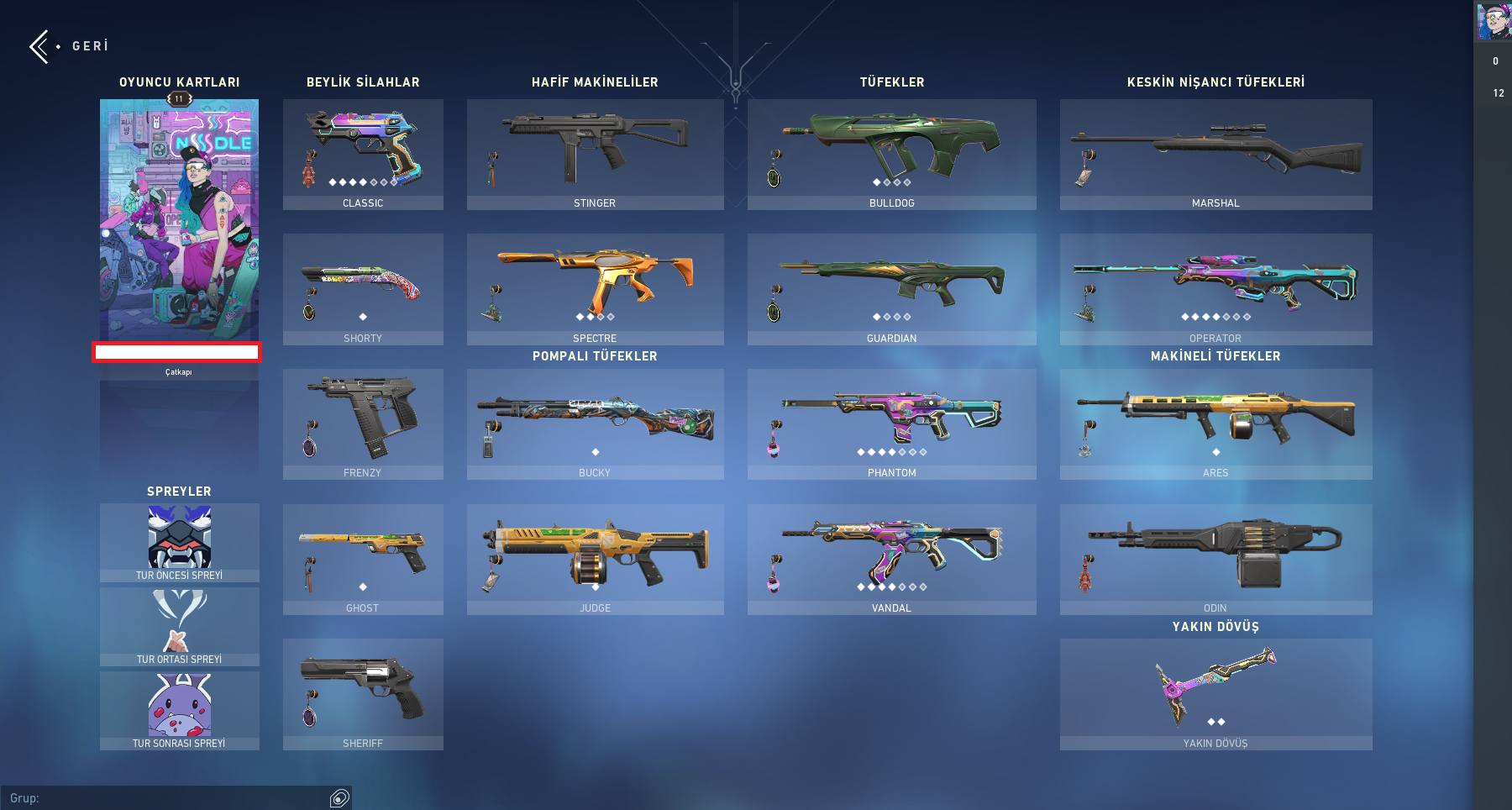Open the Frenzy pistol tile
Viewport: 1512px width, 810px height.
coord(363,423)
